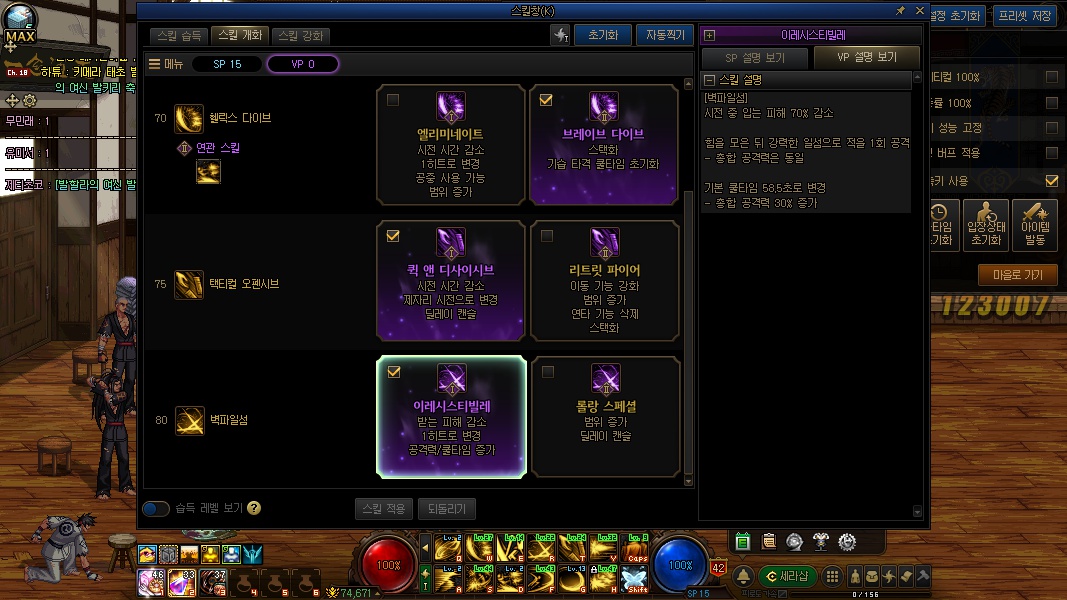Open the 스킬 강화 tab
1067x600 pixels.
tap(301, 36)
